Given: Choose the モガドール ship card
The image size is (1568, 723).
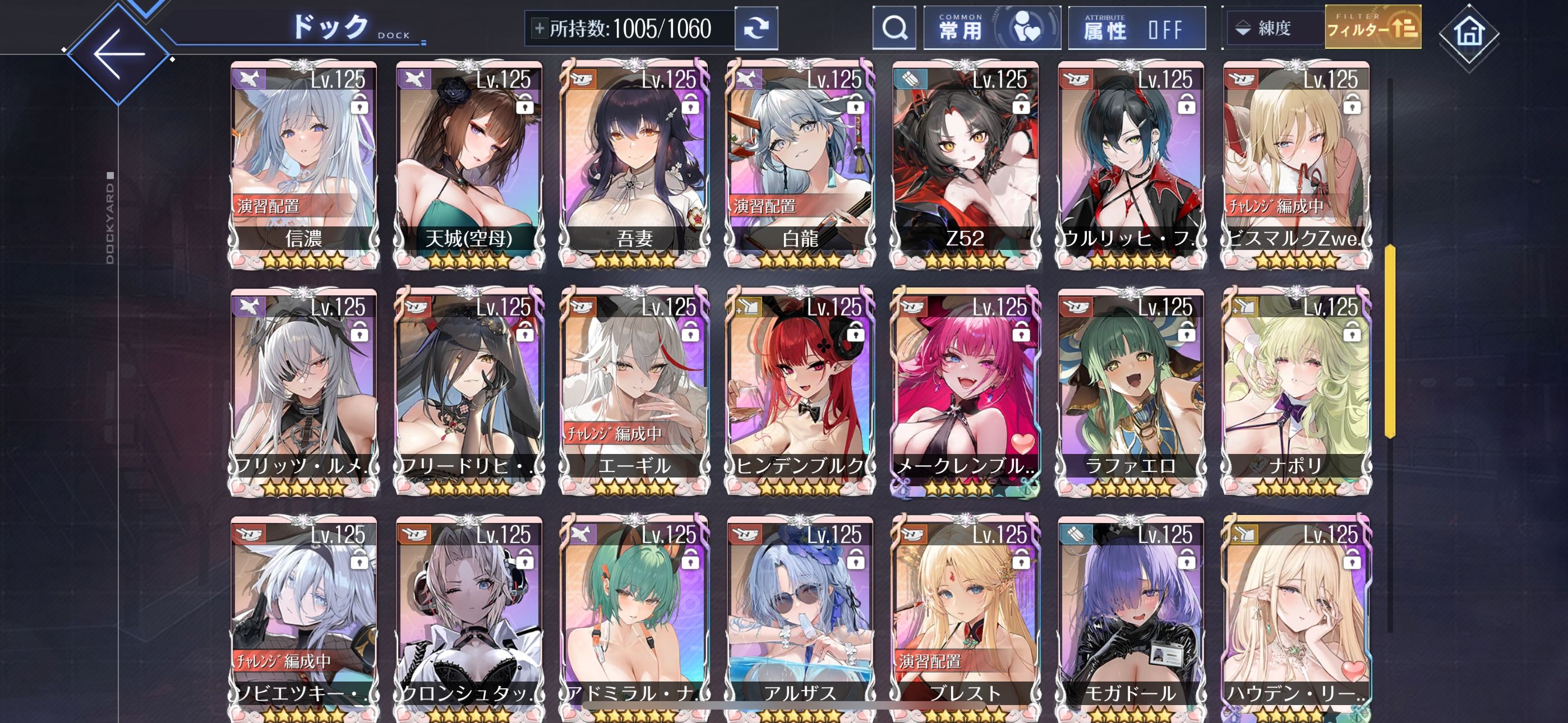Looking at the screenshot, I should pos(1131,618).
